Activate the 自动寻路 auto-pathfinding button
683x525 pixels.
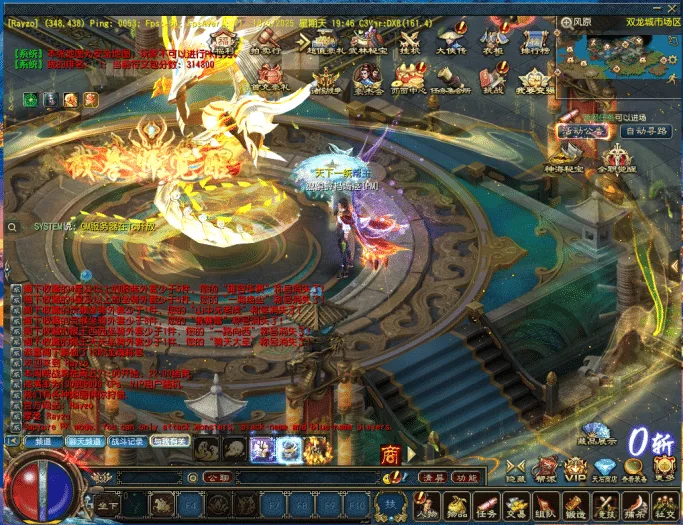(645, 131)
